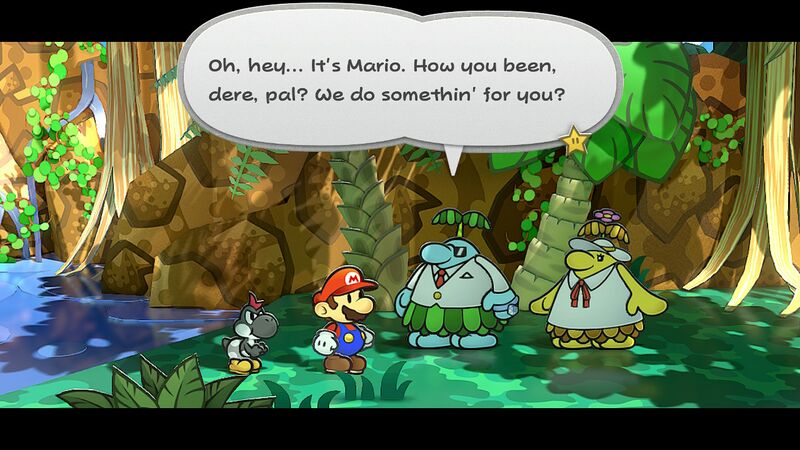Click the star continue icon on speech bubble
The width and height of the screenshot is (800, 450).
click(575, 142)
